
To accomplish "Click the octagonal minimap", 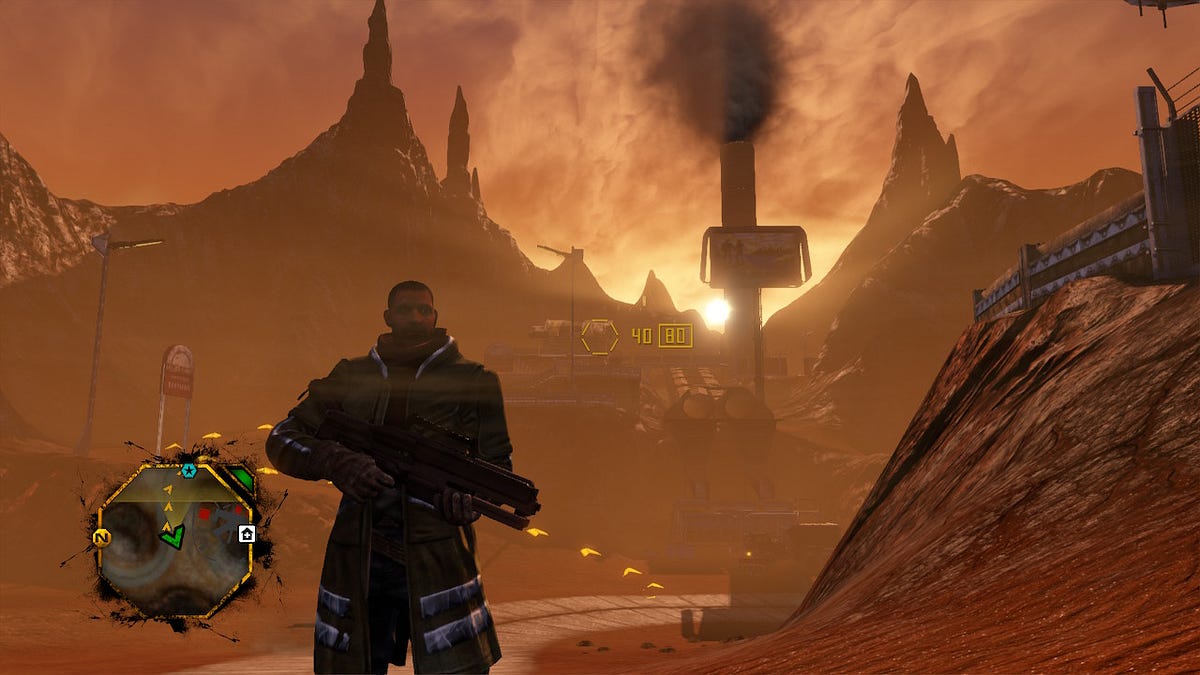I will click(174, 540).
